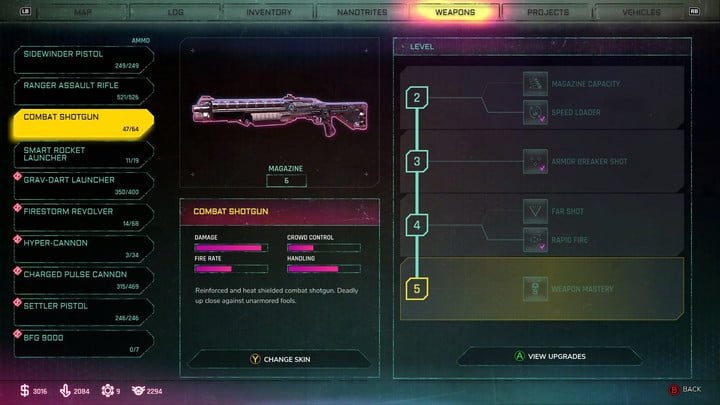Select the BFG 9000
720x405 pixels.
tap(82, 342)
